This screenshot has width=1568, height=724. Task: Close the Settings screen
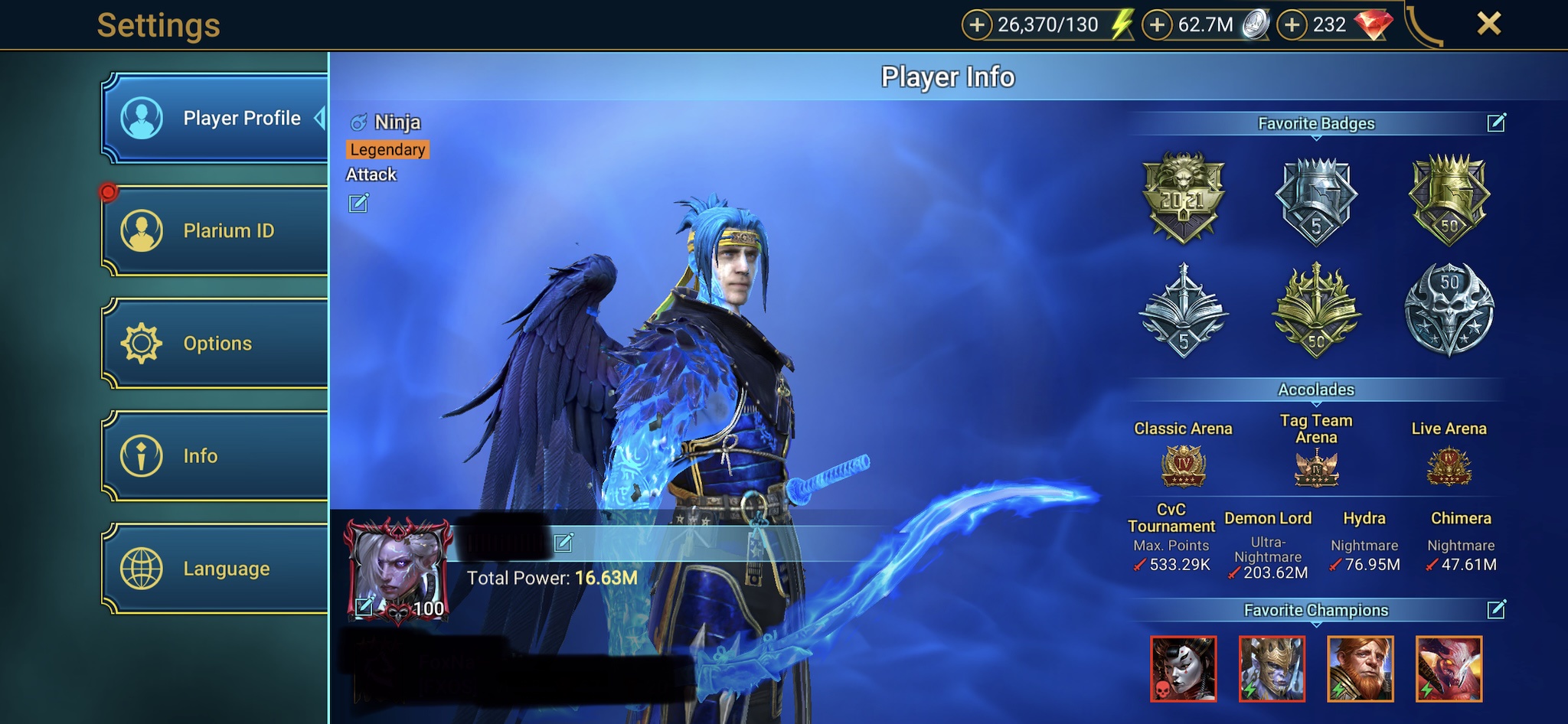coord(1488,24)
